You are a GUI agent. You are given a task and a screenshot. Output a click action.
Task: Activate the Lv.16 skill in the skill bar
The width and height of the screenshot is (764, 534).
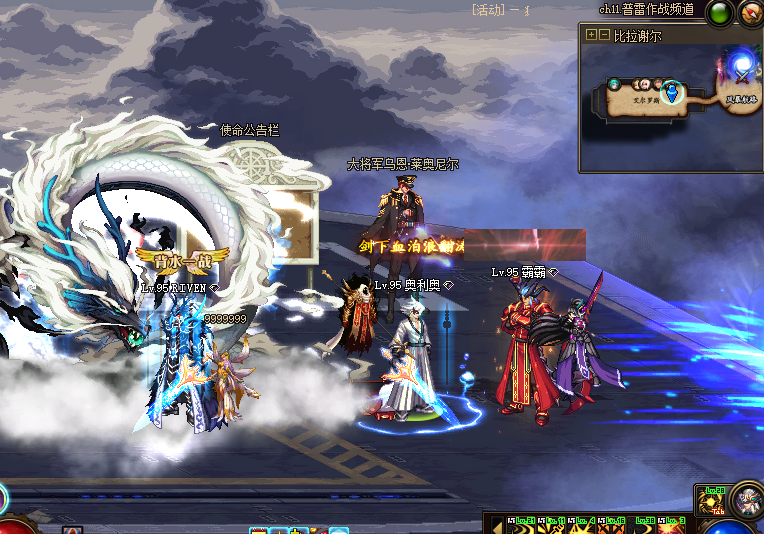coord(612,526)
